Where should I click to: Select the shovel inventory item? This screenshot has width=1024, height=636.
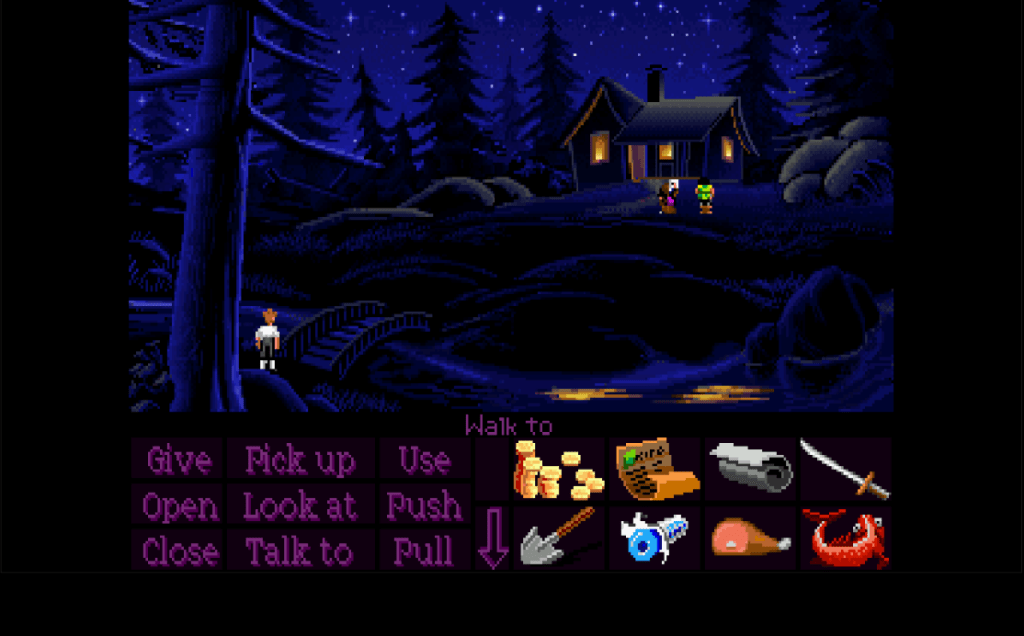(x=559, y=538)
